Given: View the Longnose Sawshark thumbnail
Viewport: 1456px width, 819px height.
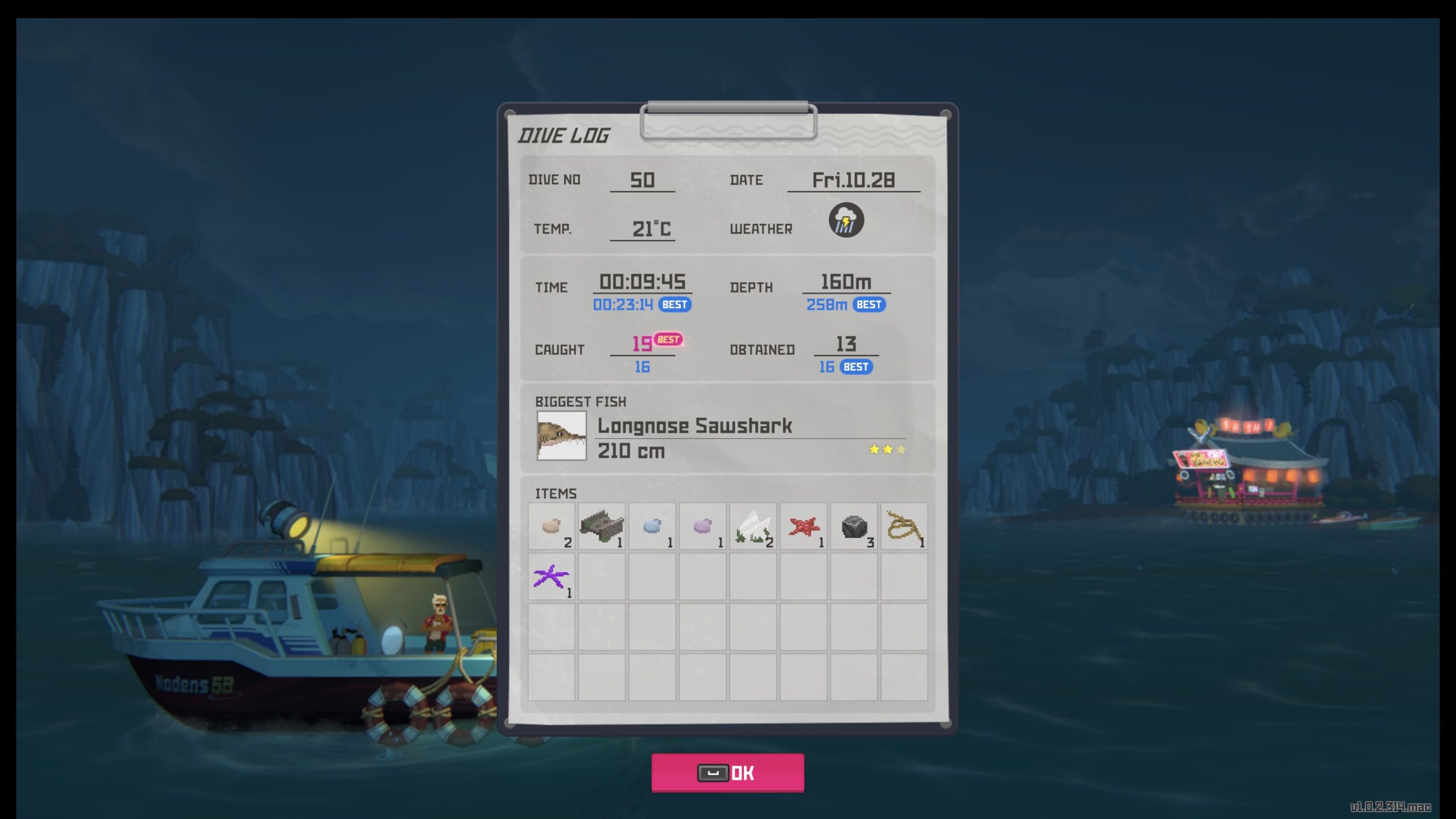Looking at the screenshot, I should (x=561, y=436).
